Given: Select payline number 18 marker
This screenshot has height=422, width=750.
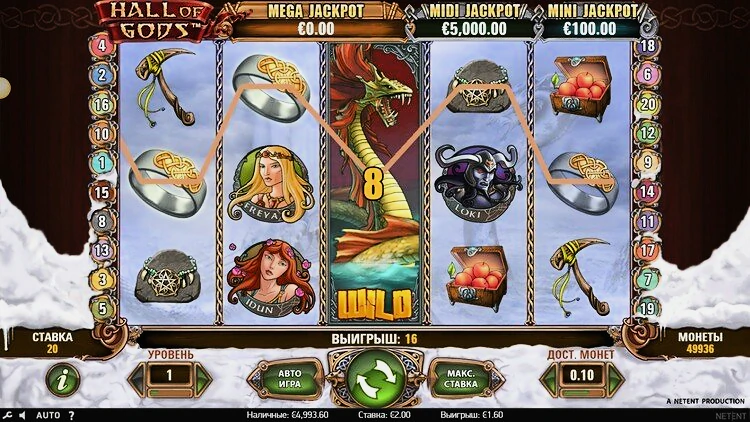Looking at the screenshot, I should coord(648,46).
